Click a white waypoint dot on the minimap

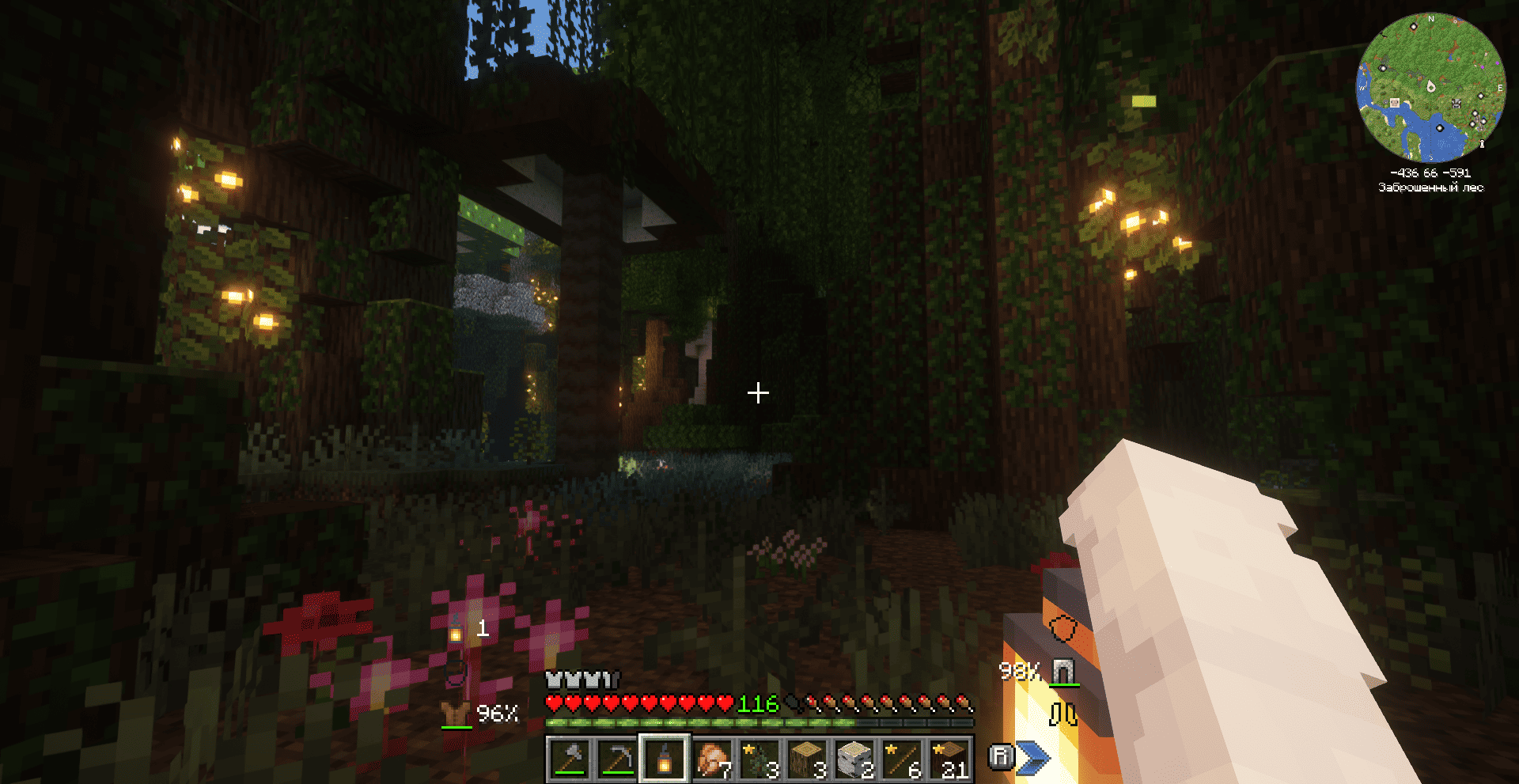[x=1414, y=26]
